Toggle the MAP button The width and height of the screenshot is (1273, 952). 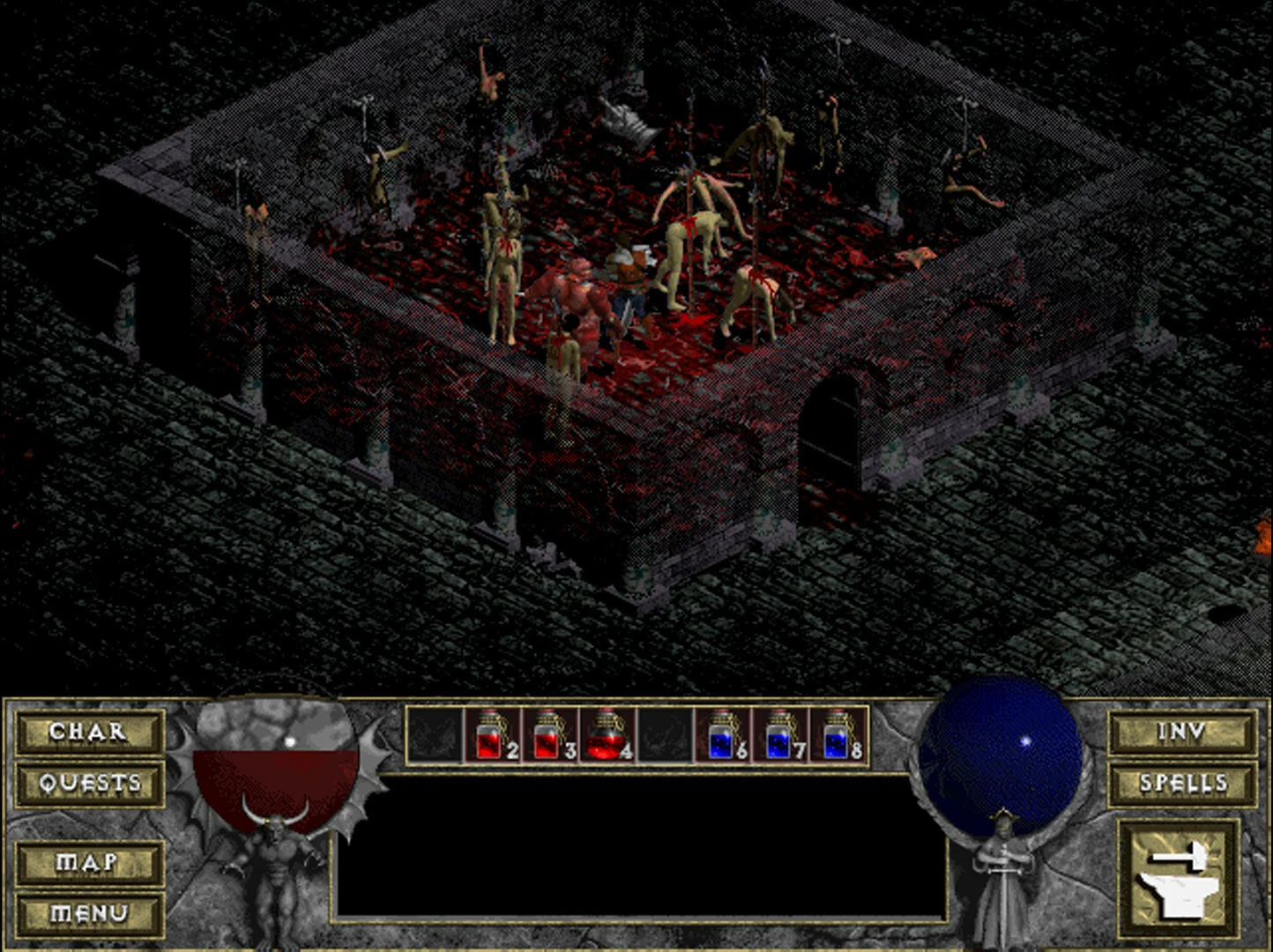pos(88,862)
